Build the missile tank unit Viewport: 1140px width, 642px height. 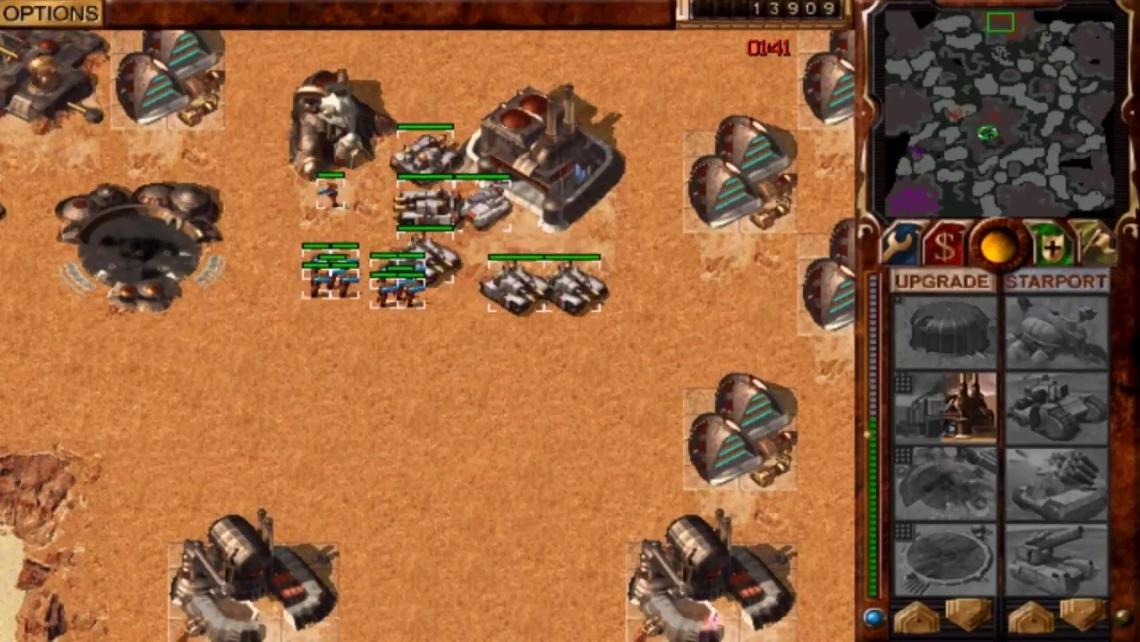[1056, 484]
